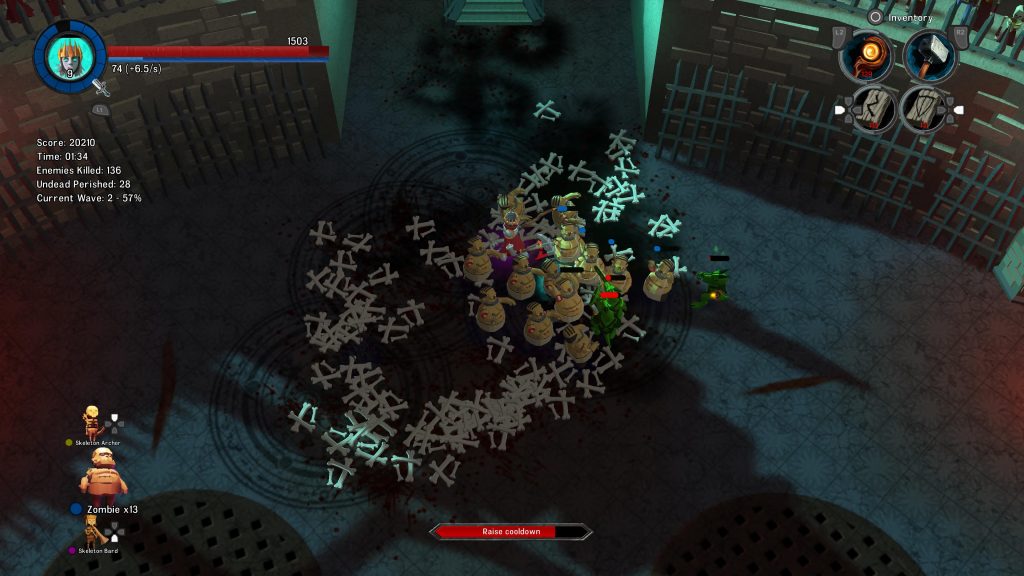Image resolution: width=1024 pixels, height=576 pixels.
Task: Click the necromancer character portrait
Action: tap(69, 56)
